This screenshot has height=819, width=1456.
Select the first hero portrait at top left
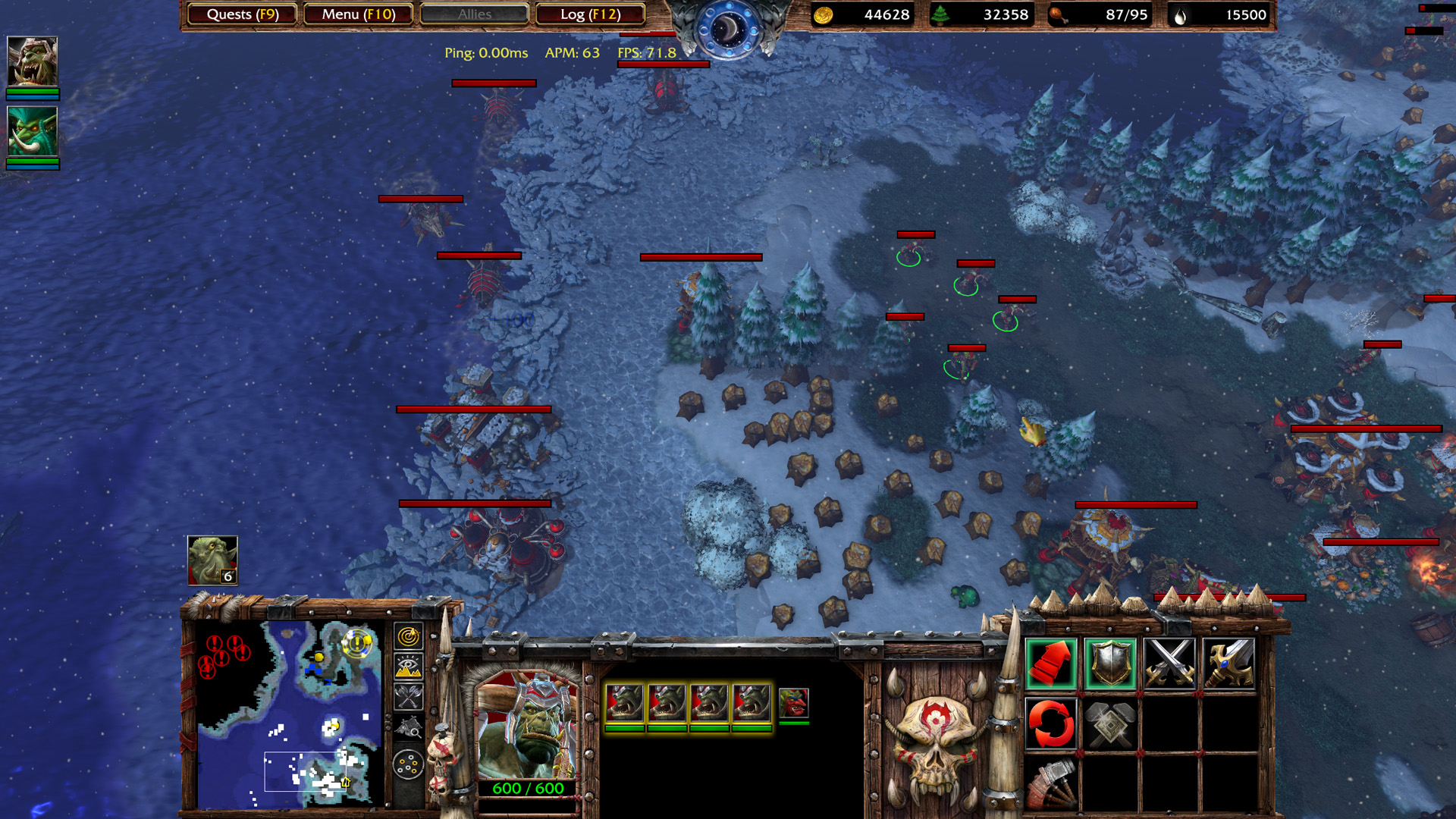(32, 61)
